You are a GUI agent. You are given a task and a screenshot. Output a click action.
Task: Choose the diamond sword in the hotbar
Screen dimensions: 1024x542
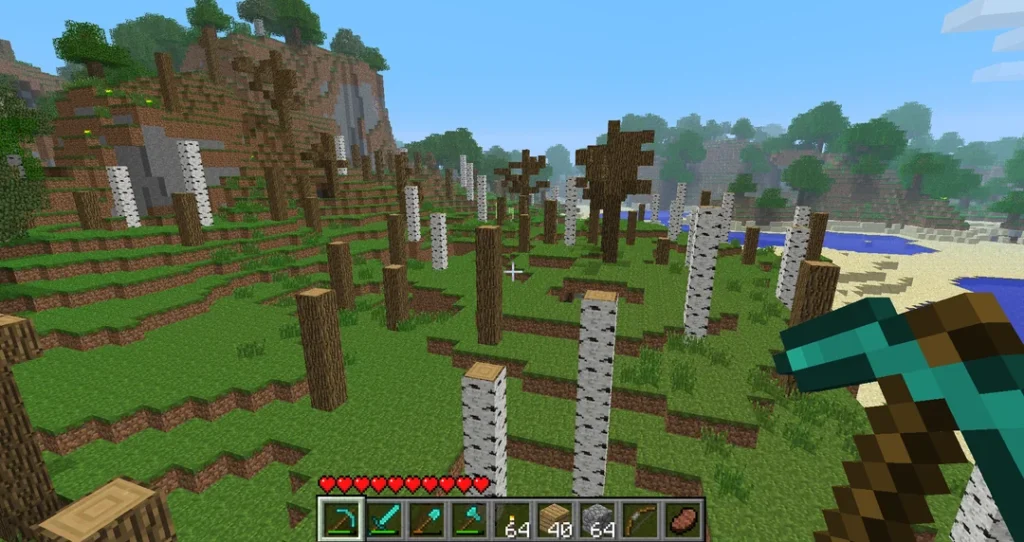(384, 519)
